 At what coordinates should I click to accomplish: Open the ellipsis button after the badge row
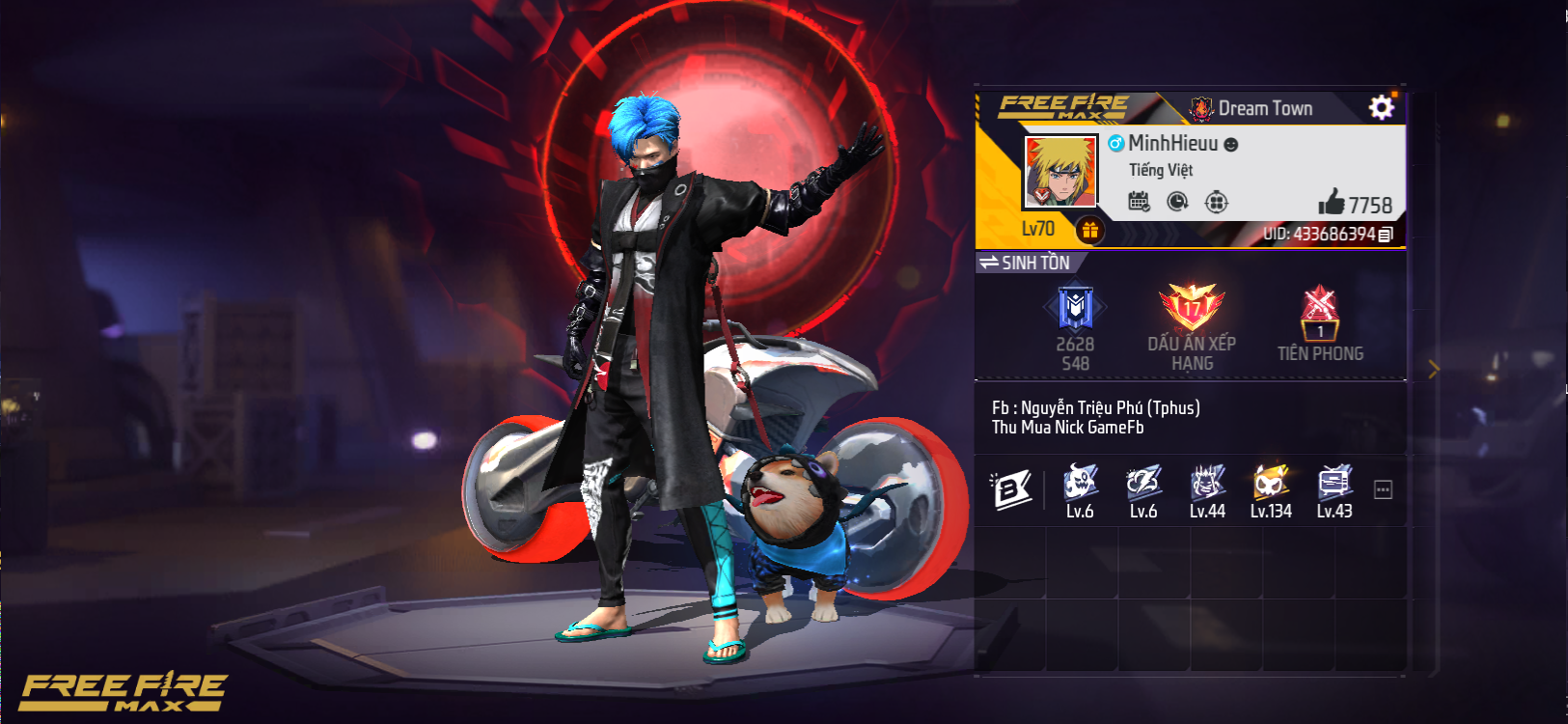[1383, 488]
